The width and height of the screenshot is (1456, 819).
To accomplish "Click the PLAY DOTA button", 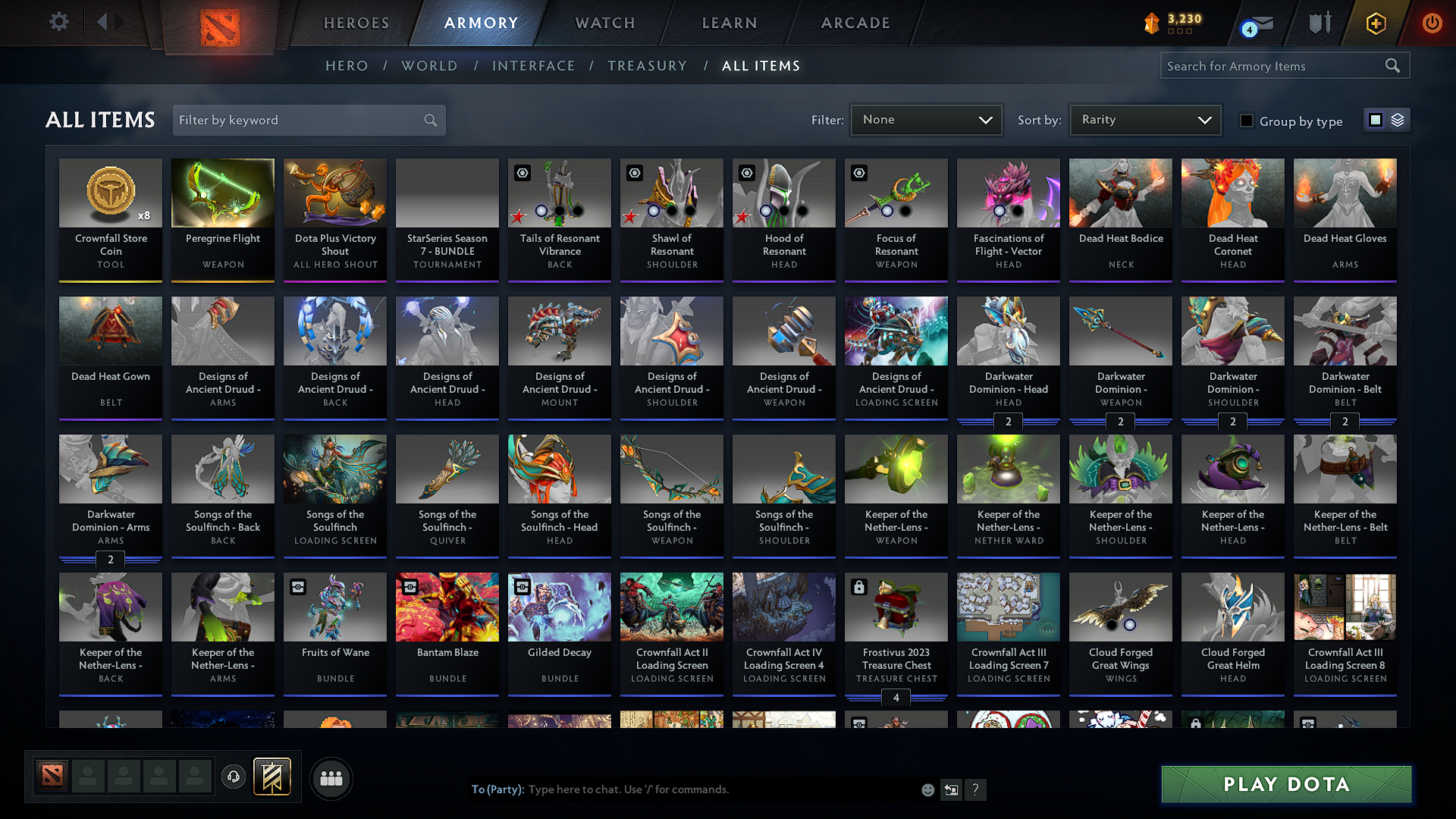I will 1285,784.
